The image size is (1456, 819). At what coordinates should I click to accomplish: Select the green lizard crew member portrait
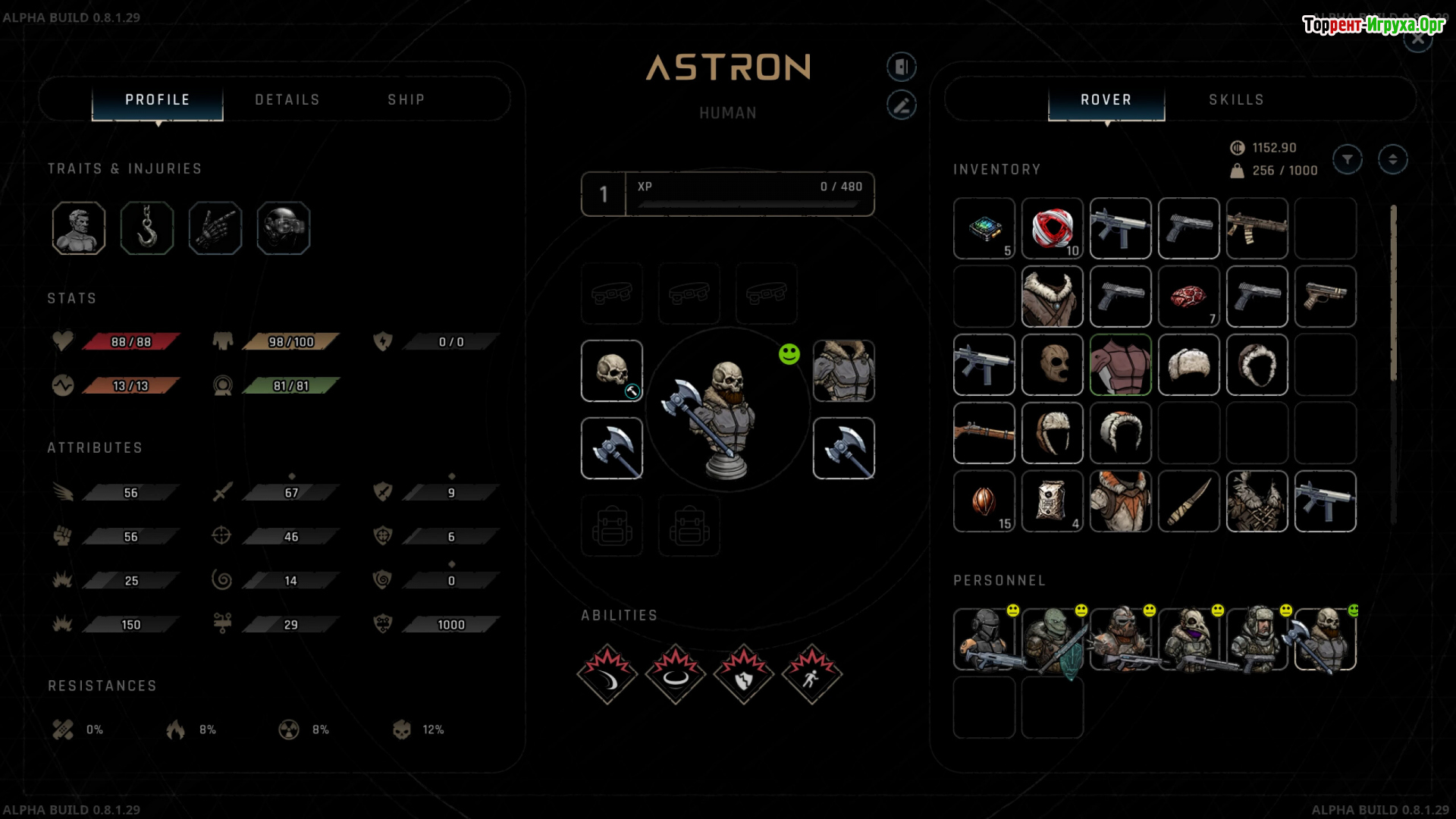[1052, 639]
